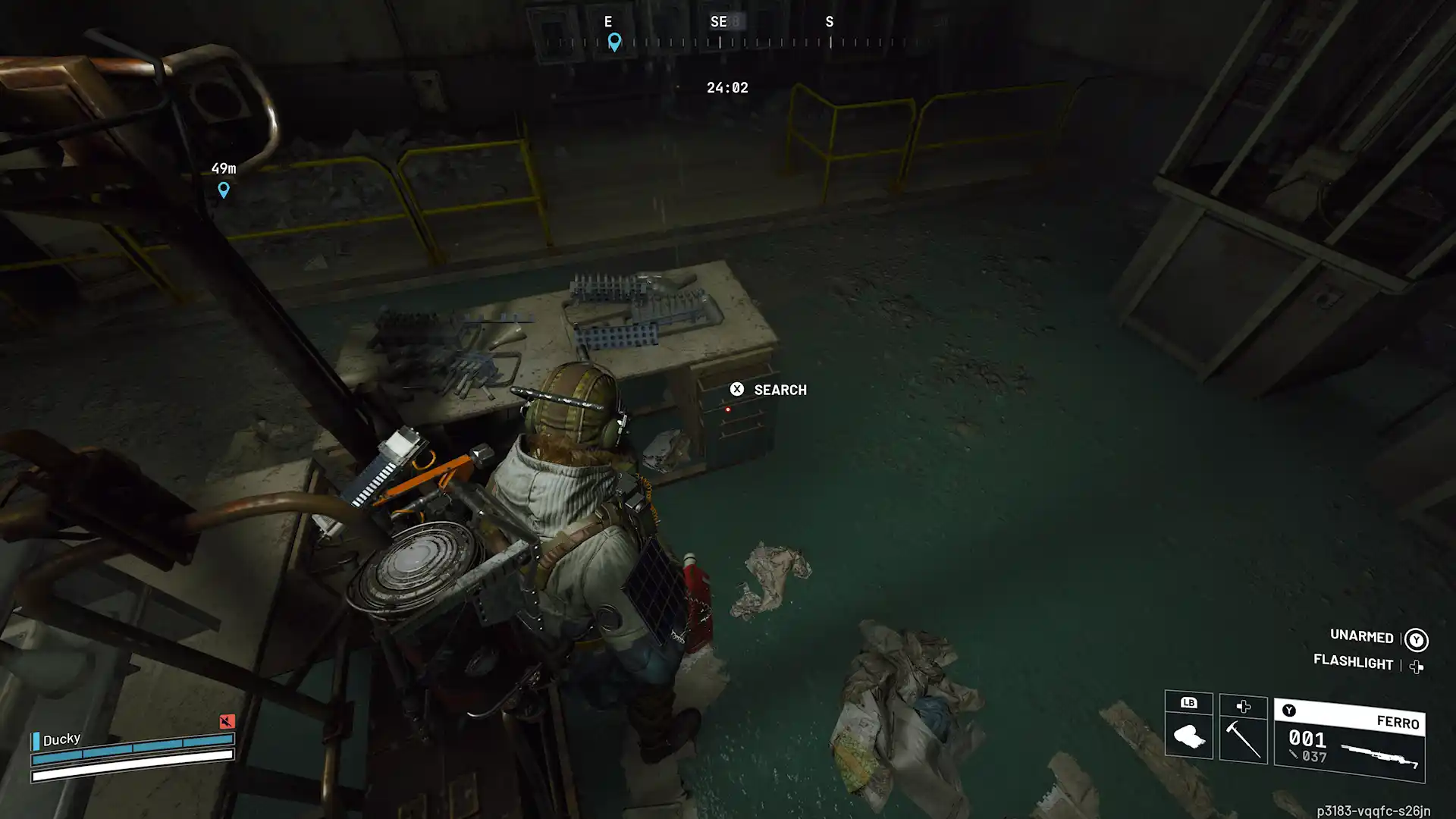Click the 49m waypoint marker
This screenshot has width=1456, height=819.
click(223, 190)
